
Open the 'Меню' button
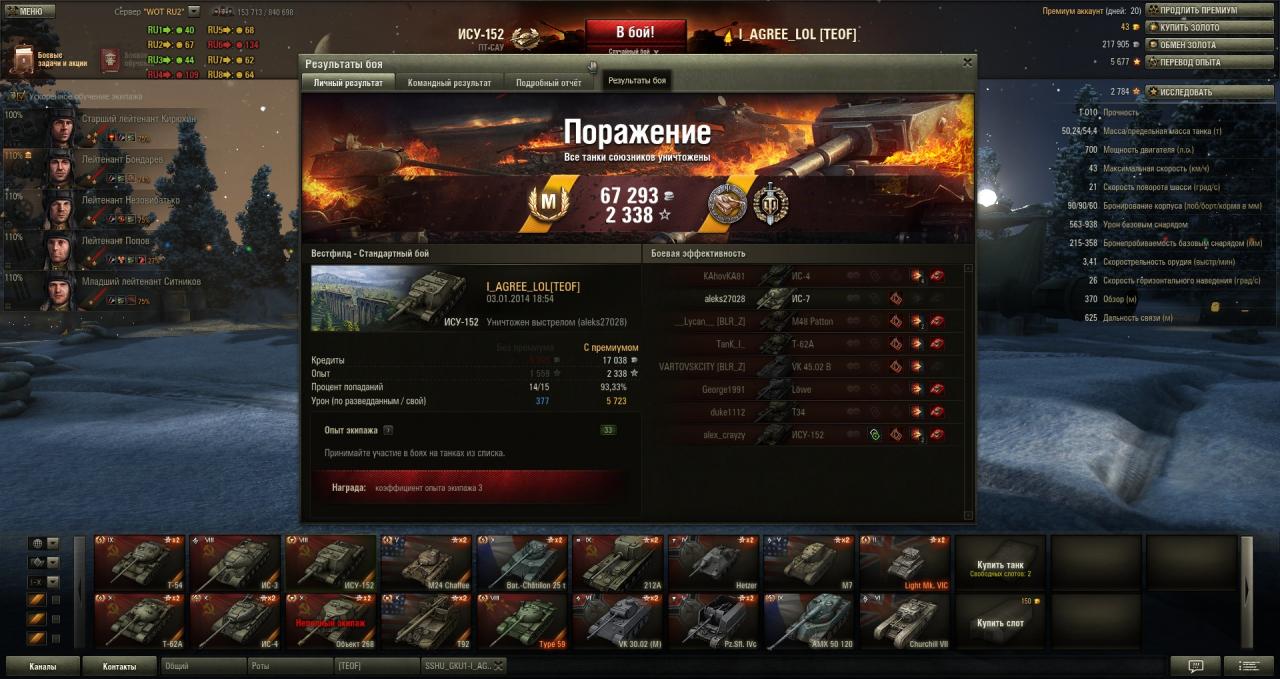(24, 11)
